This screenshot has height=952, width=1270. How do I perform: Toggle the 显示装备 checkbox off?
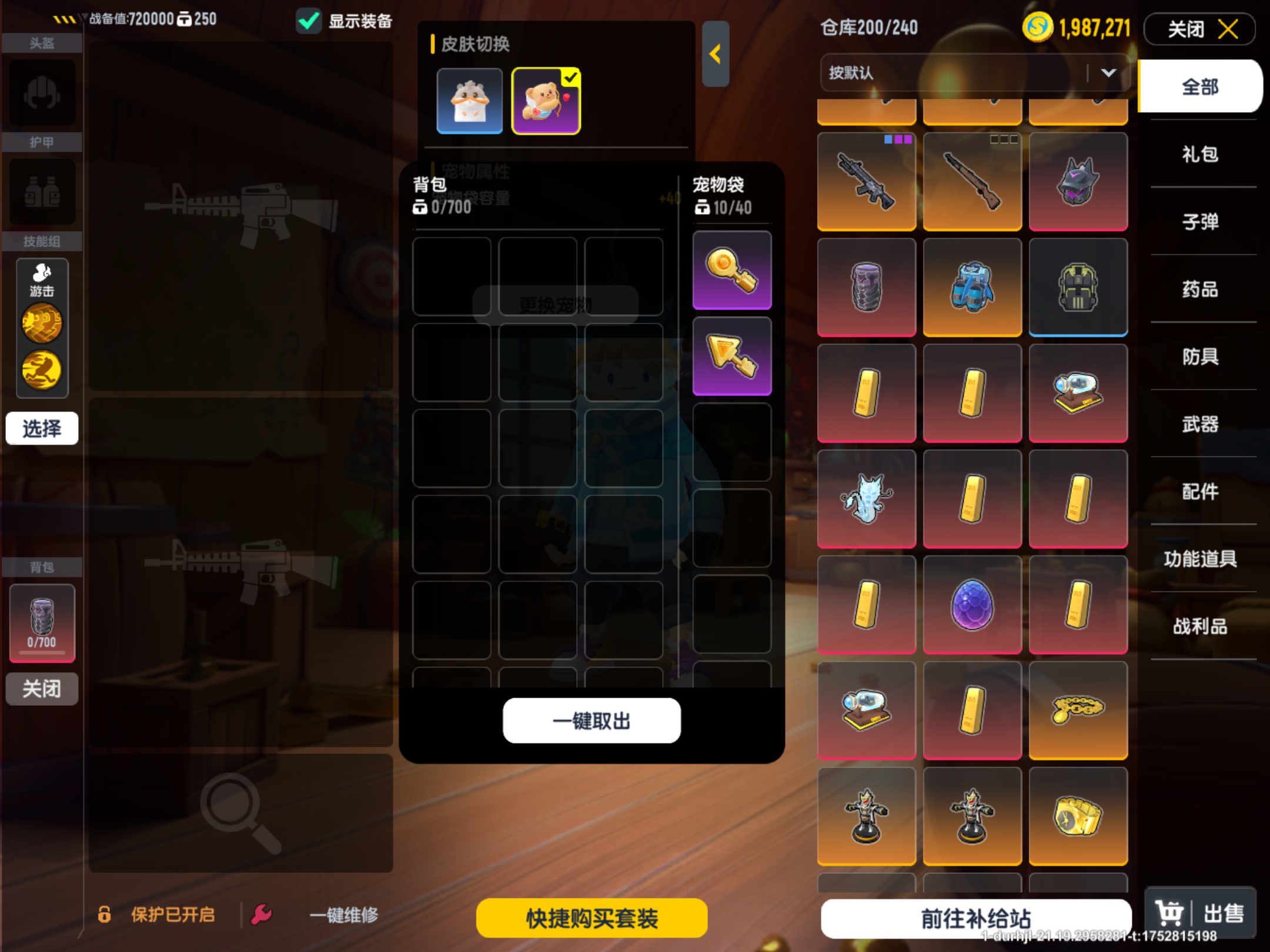(x=308, y=19)
